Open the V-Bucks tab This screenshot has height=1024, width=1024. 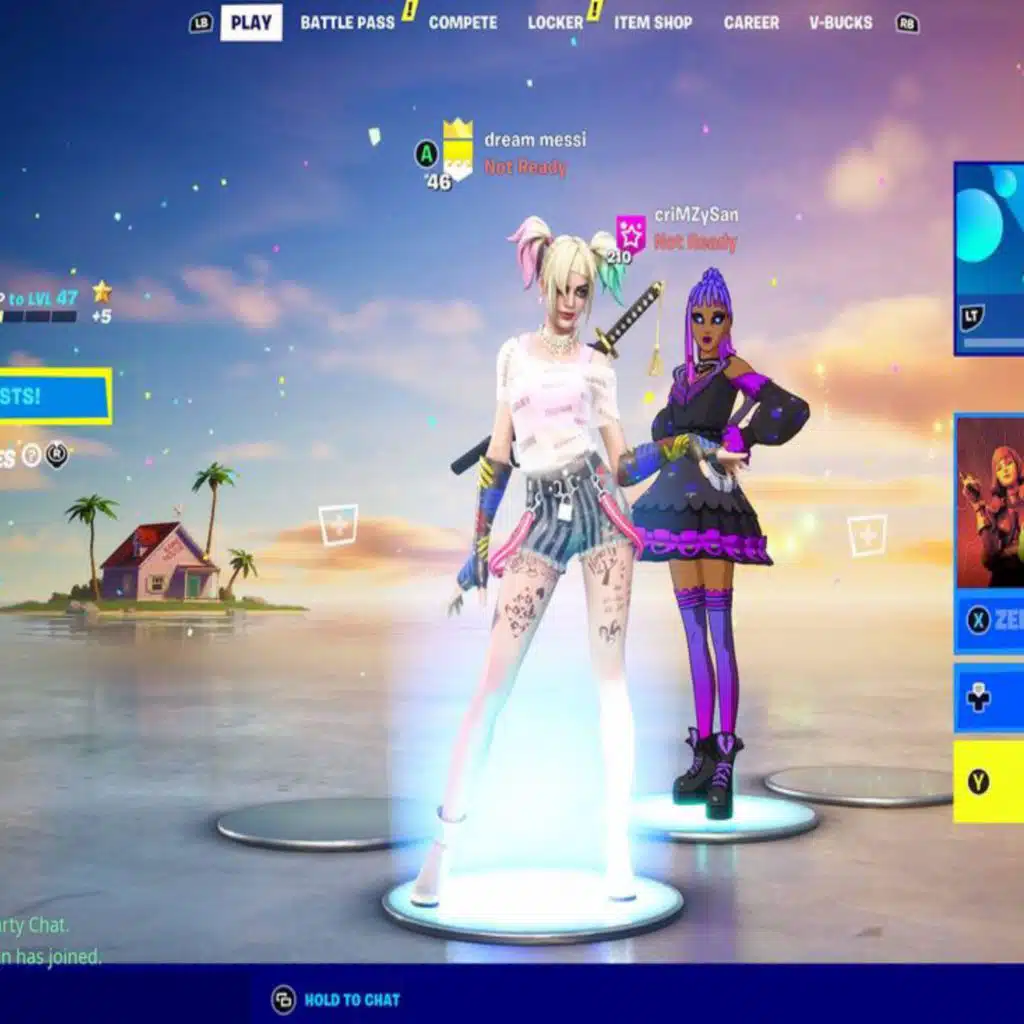(x=840, y=22)
